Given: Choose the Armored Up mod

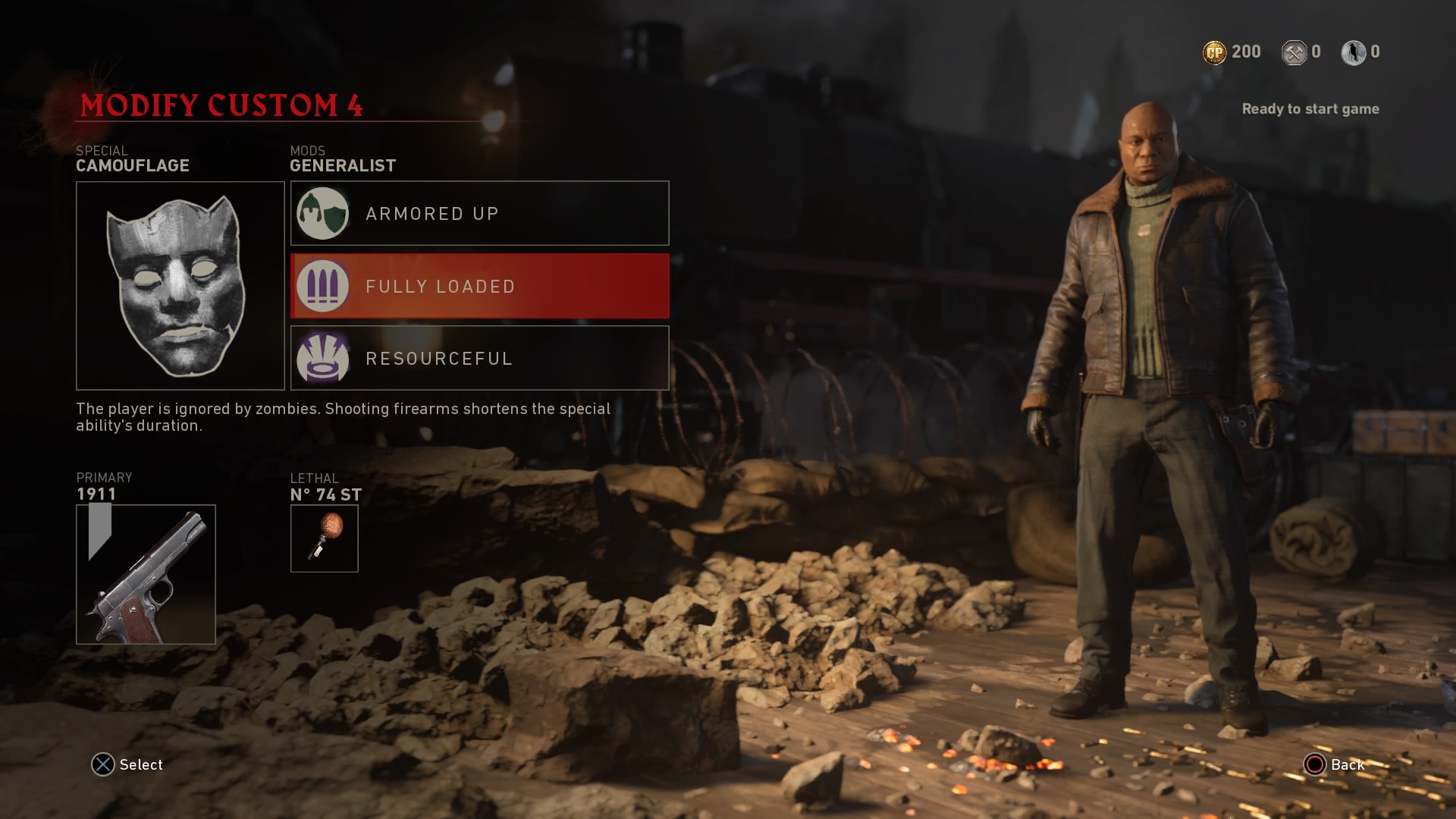Looking at the screenshot, I should [x=479, y=213].
